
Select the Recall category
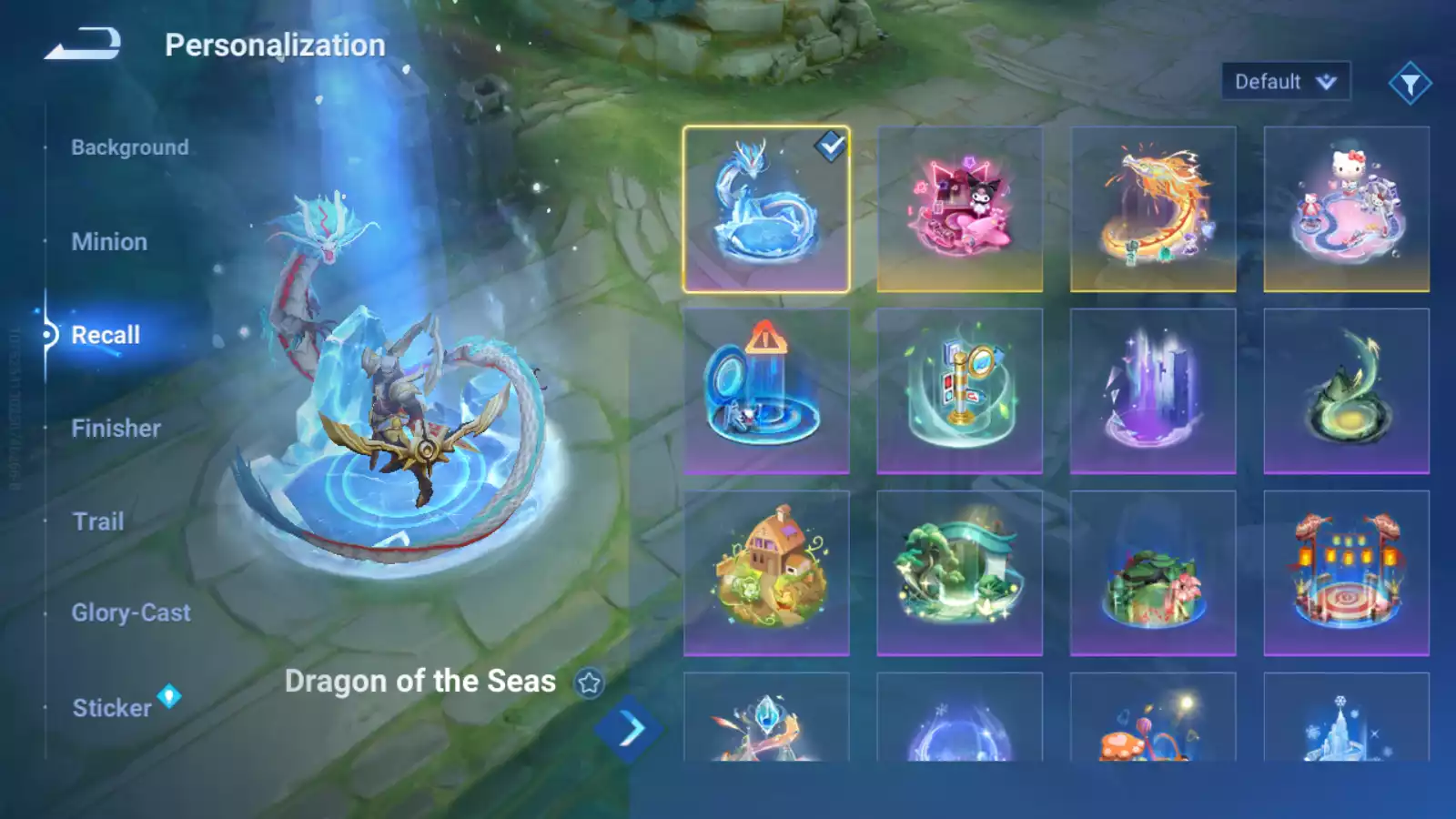coord(106,335)
